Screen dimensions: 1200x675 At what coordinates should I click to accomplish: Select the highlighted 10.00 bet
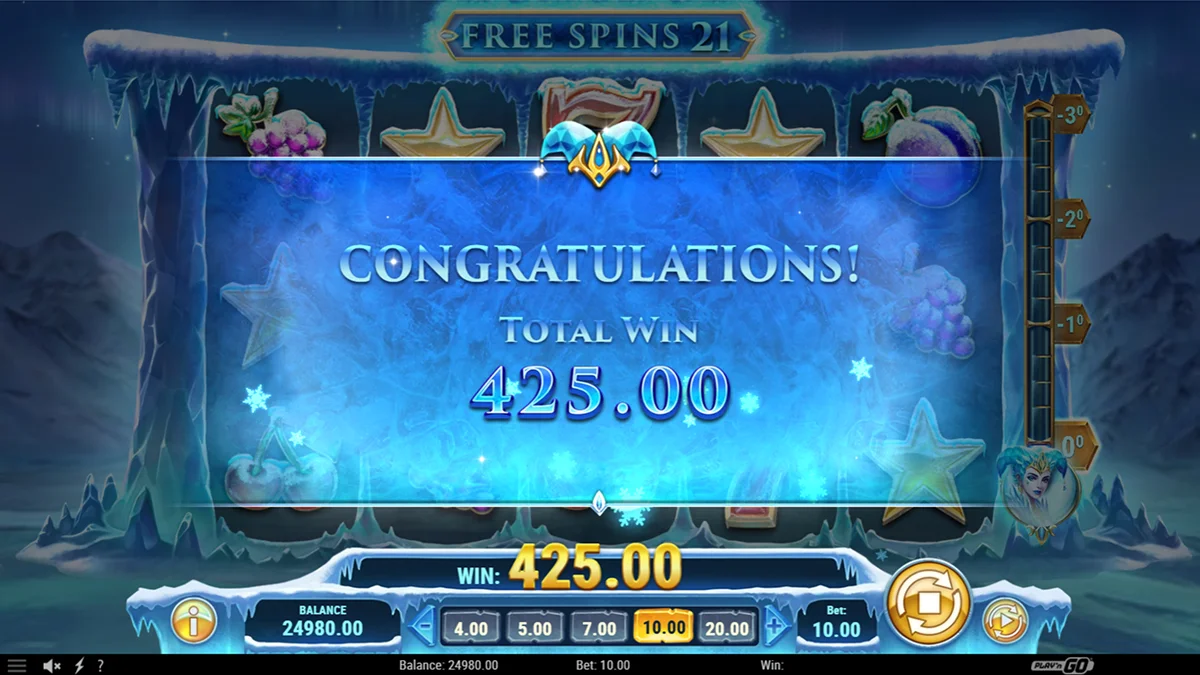[x=663, y=628]
